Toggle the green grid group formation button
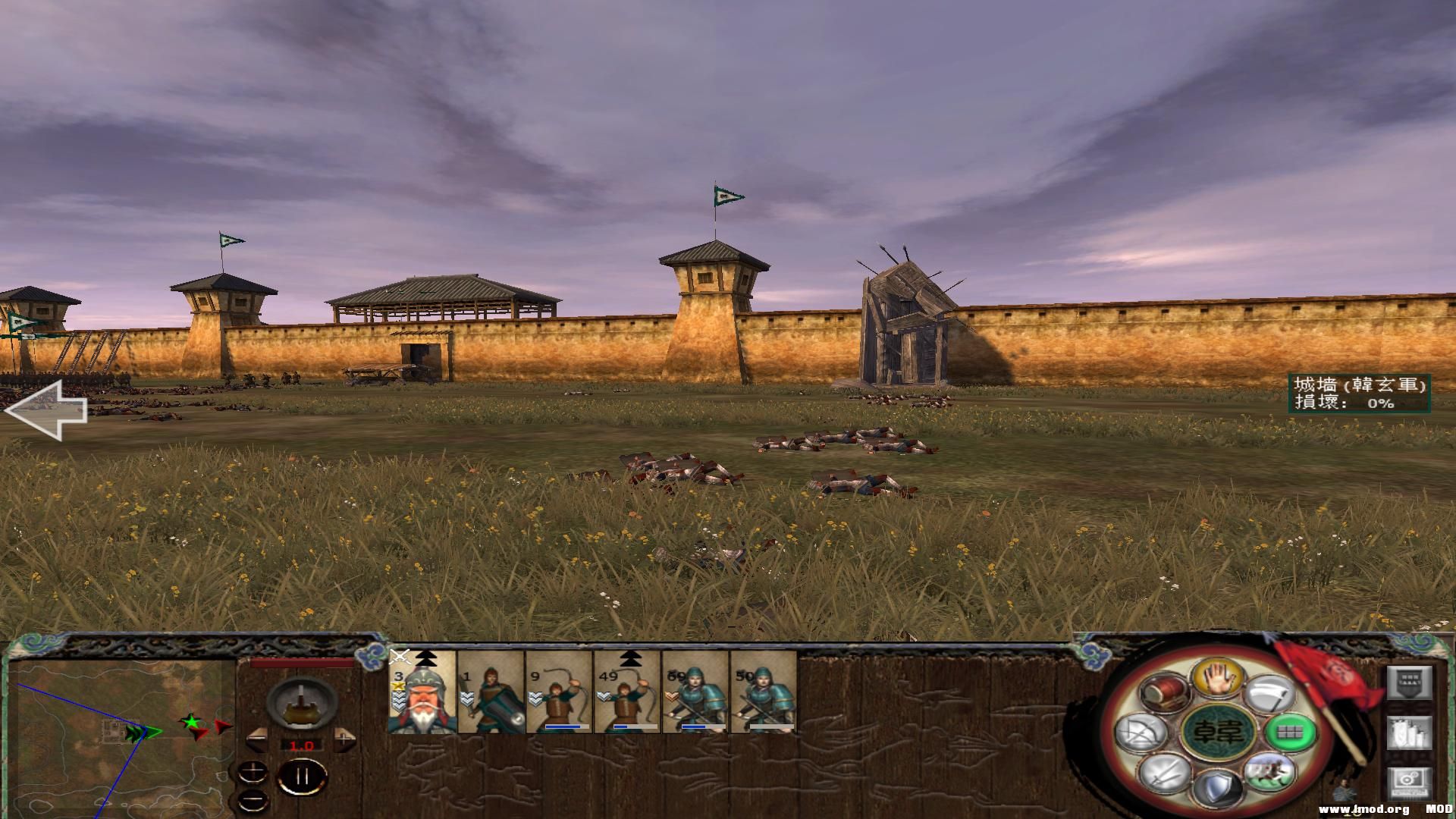Screen dimensions: 1456x819 1289,733
